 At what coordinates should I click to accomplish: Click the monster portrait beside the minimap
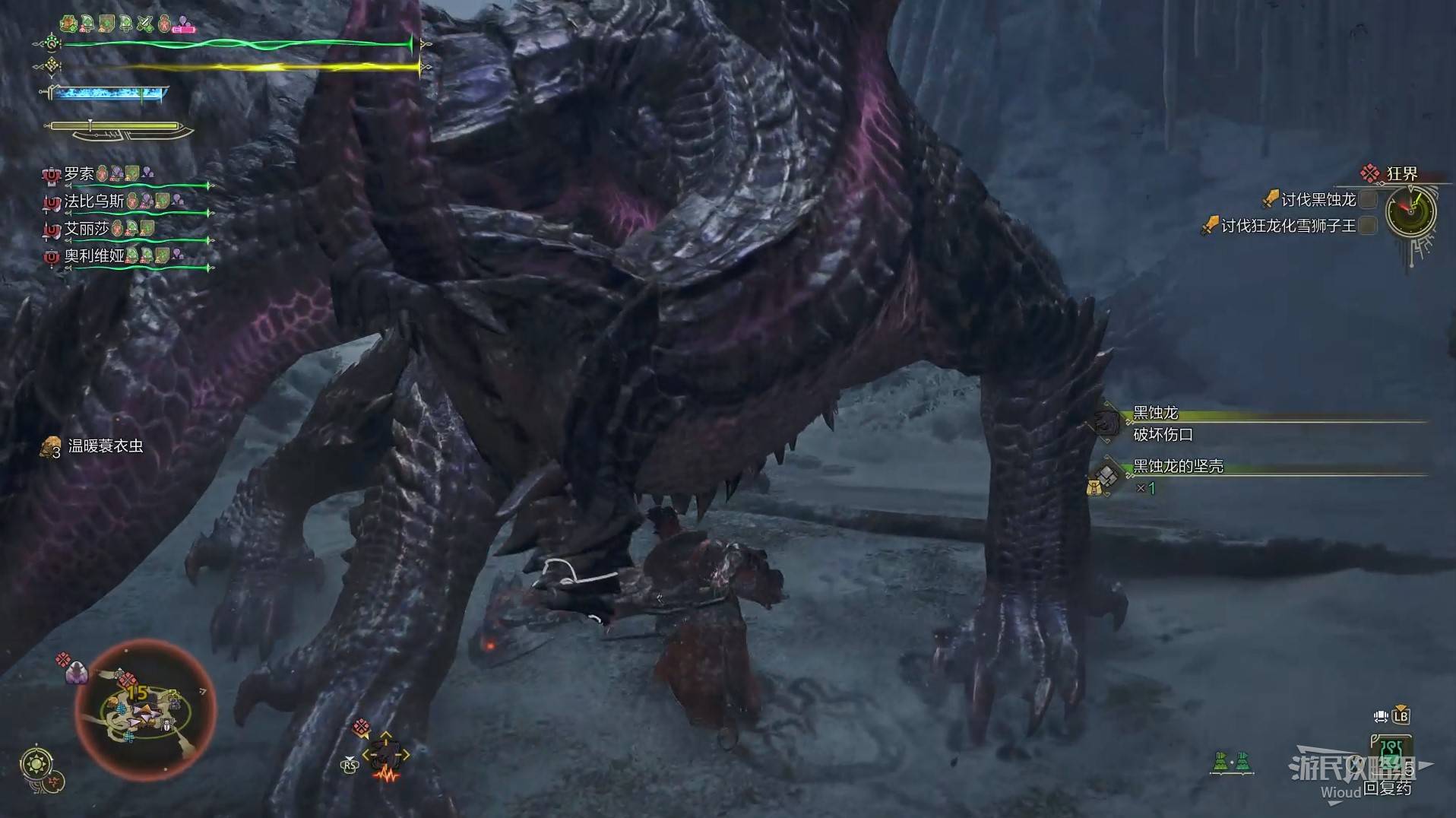click(77, 672)
